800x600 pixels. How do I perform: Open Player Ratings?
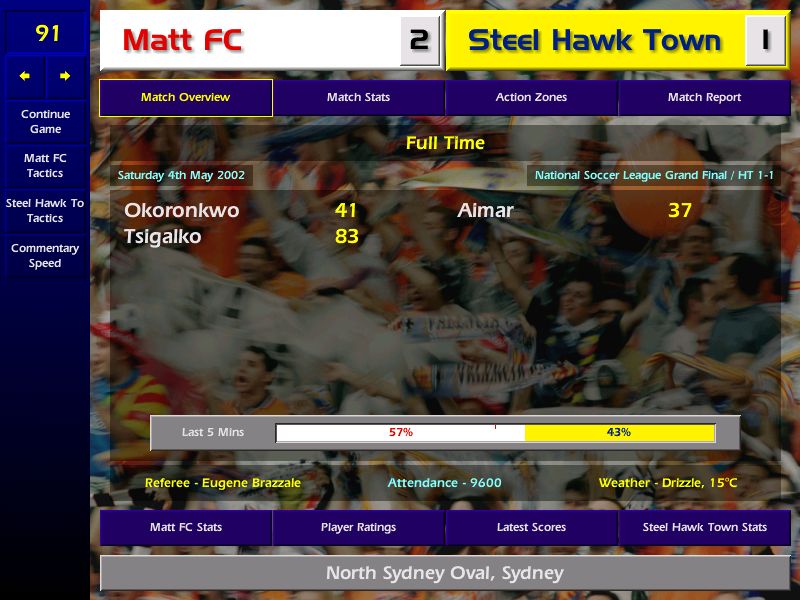[x=358, y=527]
